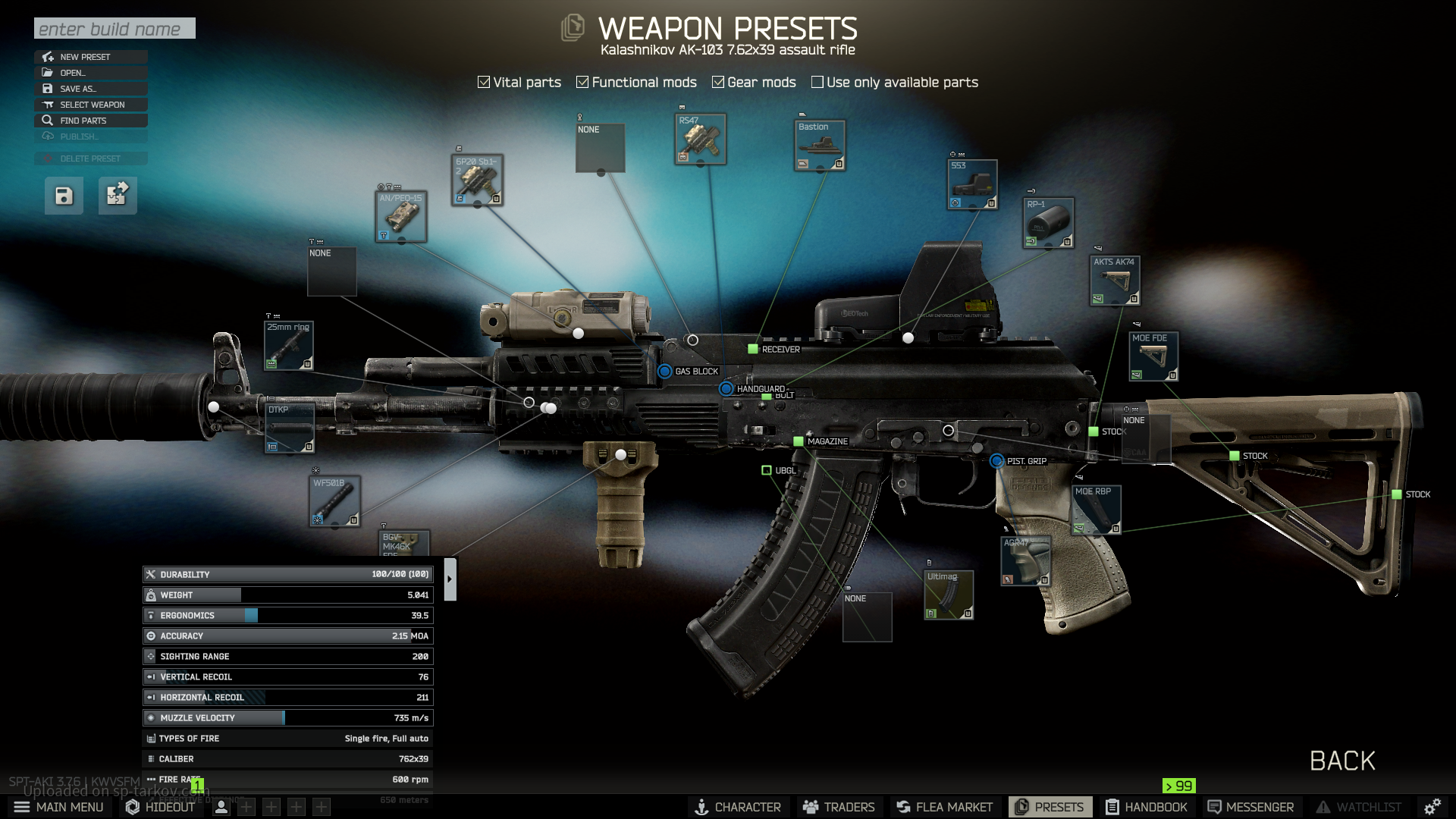This screenshot has height=819, width=1456.
Task: Select the AN/PEQ-15 tactical device slot
Action: 401,217
